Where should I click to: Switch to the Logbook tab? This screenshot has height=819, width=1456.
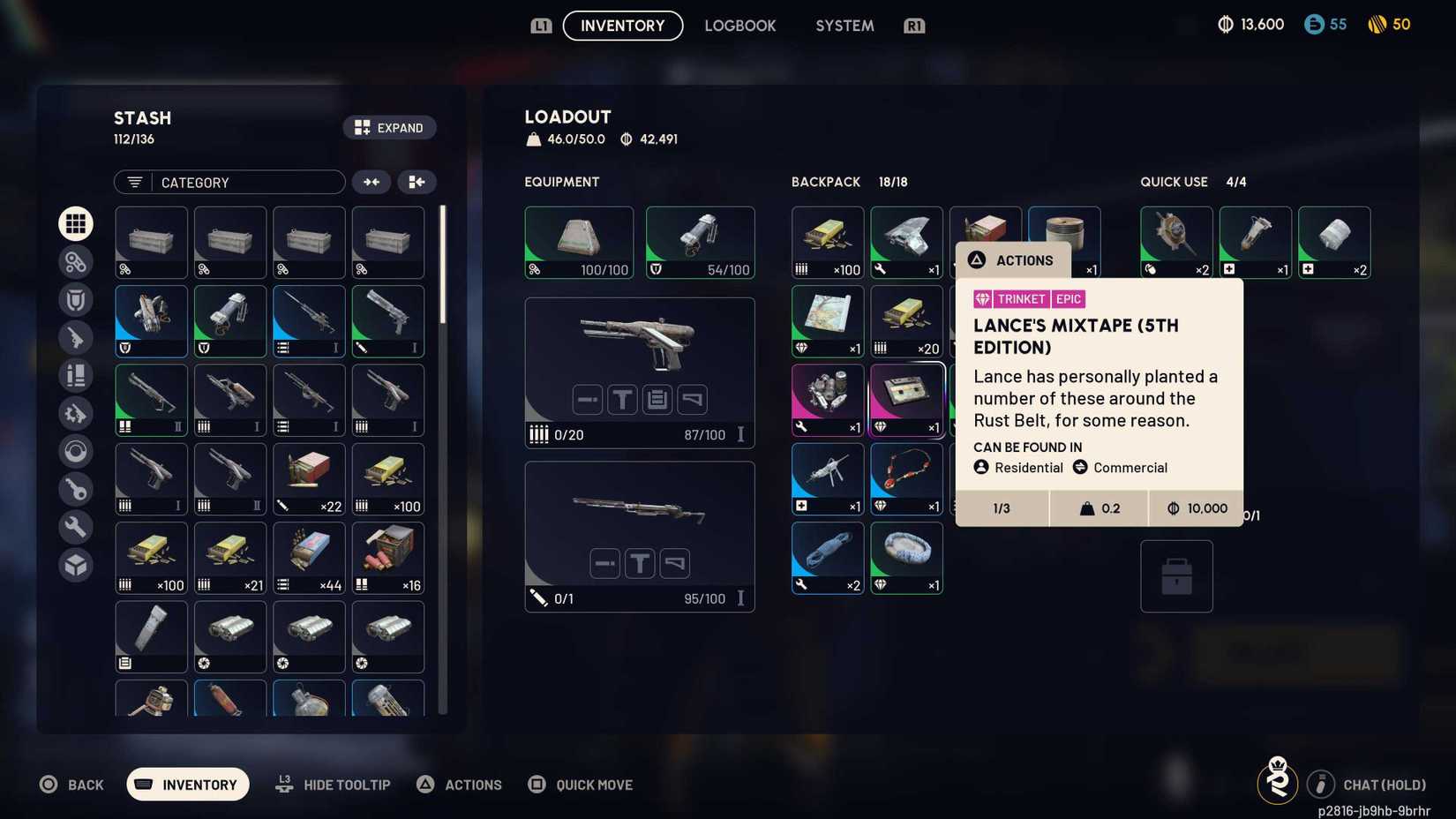coord(739,26)
